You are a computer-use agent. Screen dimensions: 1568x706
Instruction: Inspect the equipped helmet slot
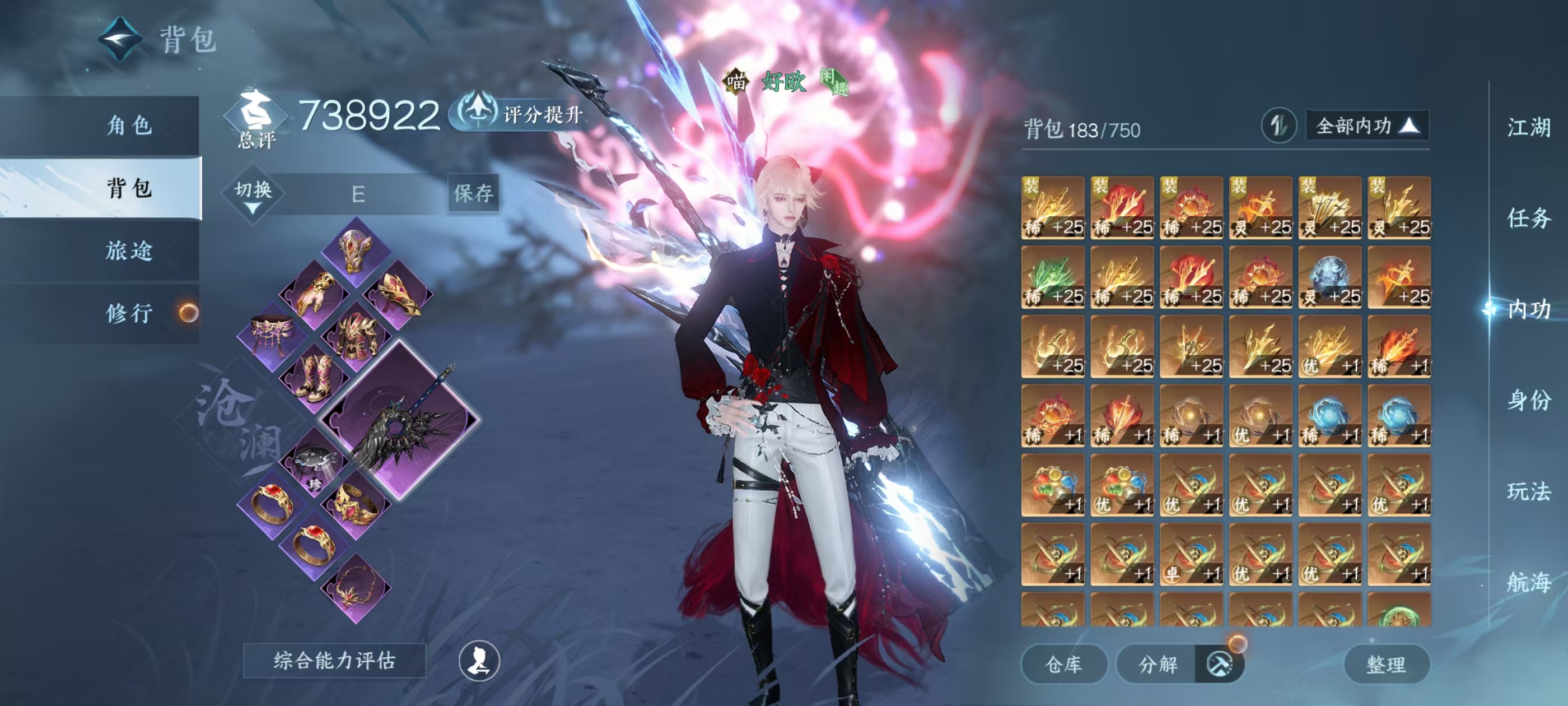pos(356,250)
